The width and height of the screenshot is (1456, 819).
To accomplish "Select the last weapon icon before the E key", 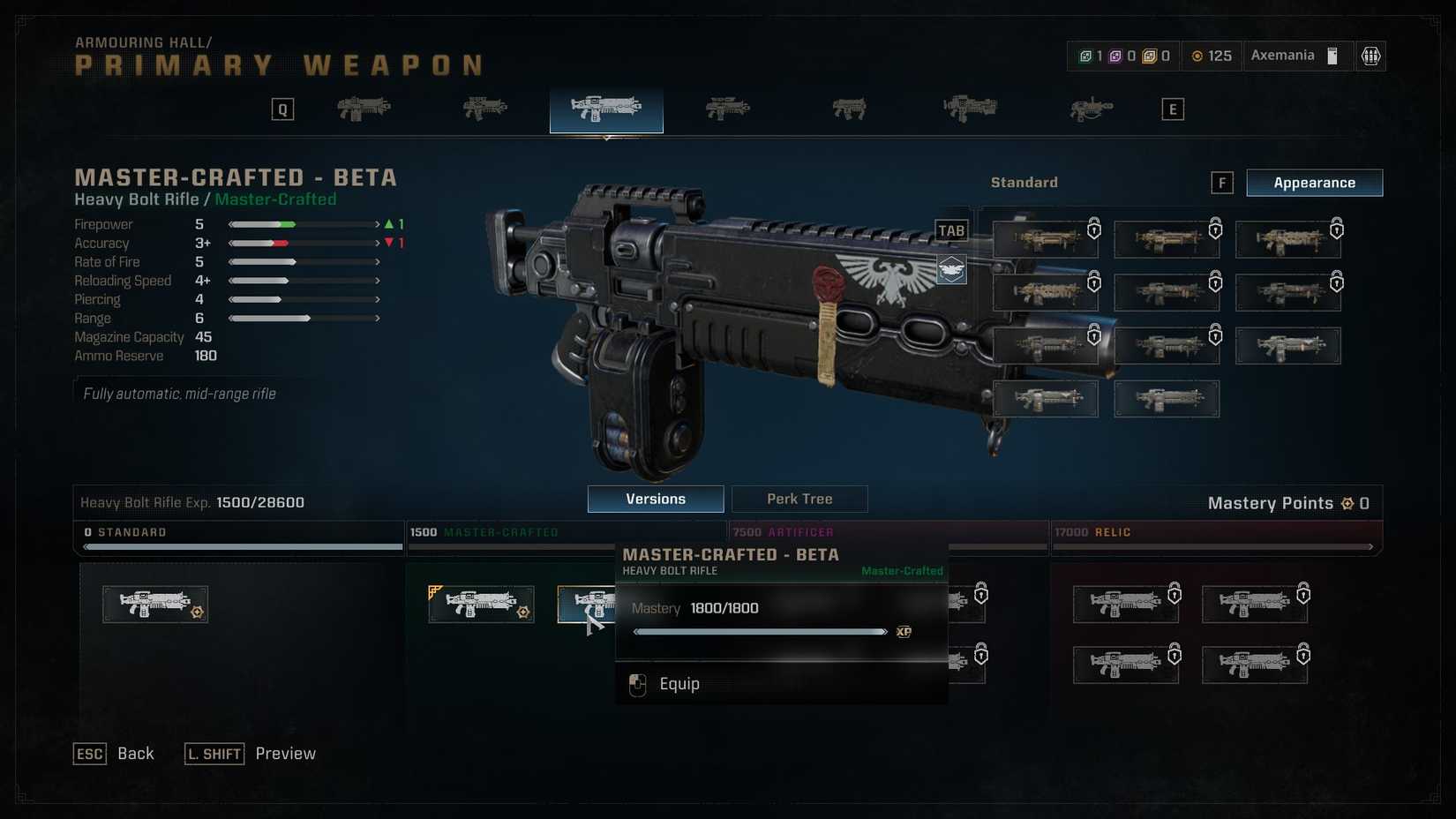I will pyautogui.click(x=1092, y=108).
